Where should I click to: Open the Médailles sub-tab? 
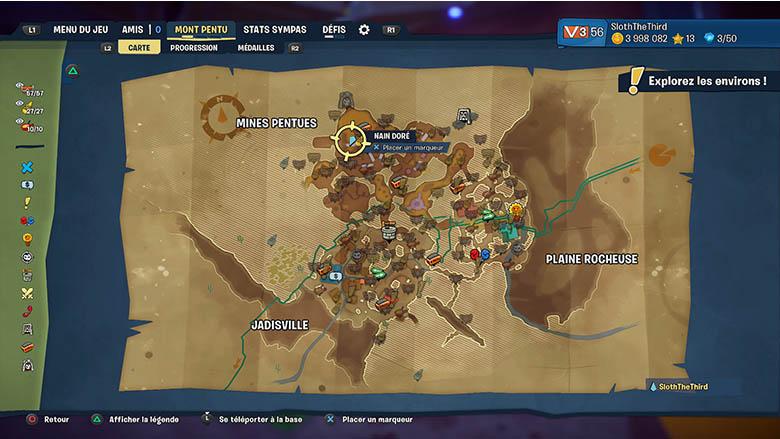click(256, 47)
